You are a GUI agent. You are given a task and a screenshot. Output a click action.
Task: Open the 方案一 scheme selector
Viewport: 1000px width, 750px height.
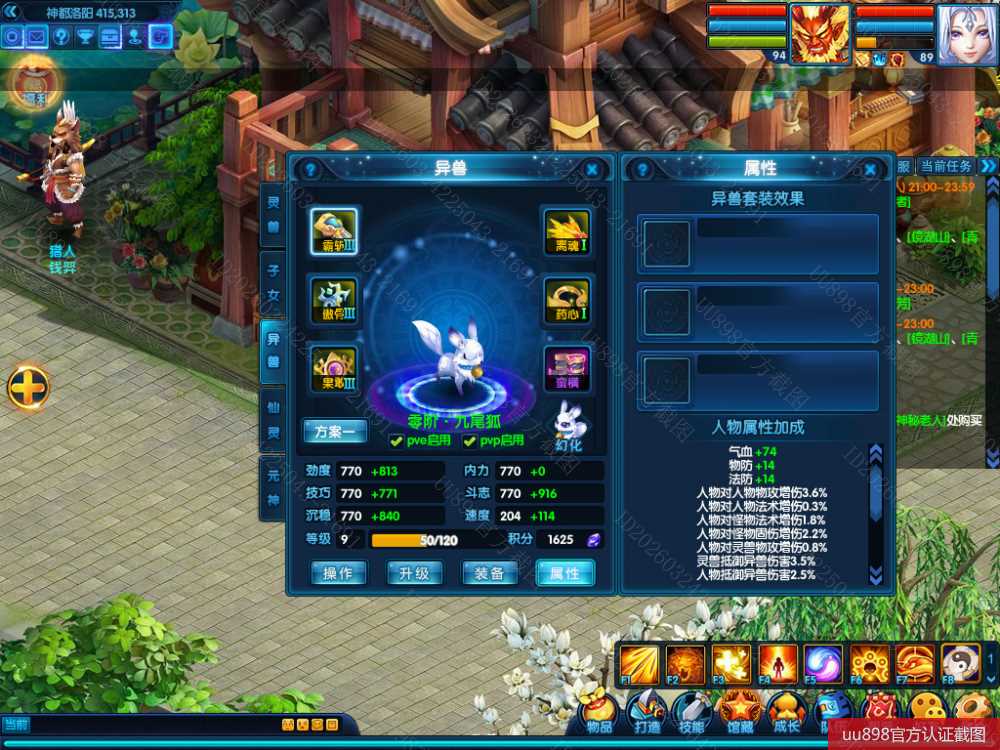coord(335,432)
